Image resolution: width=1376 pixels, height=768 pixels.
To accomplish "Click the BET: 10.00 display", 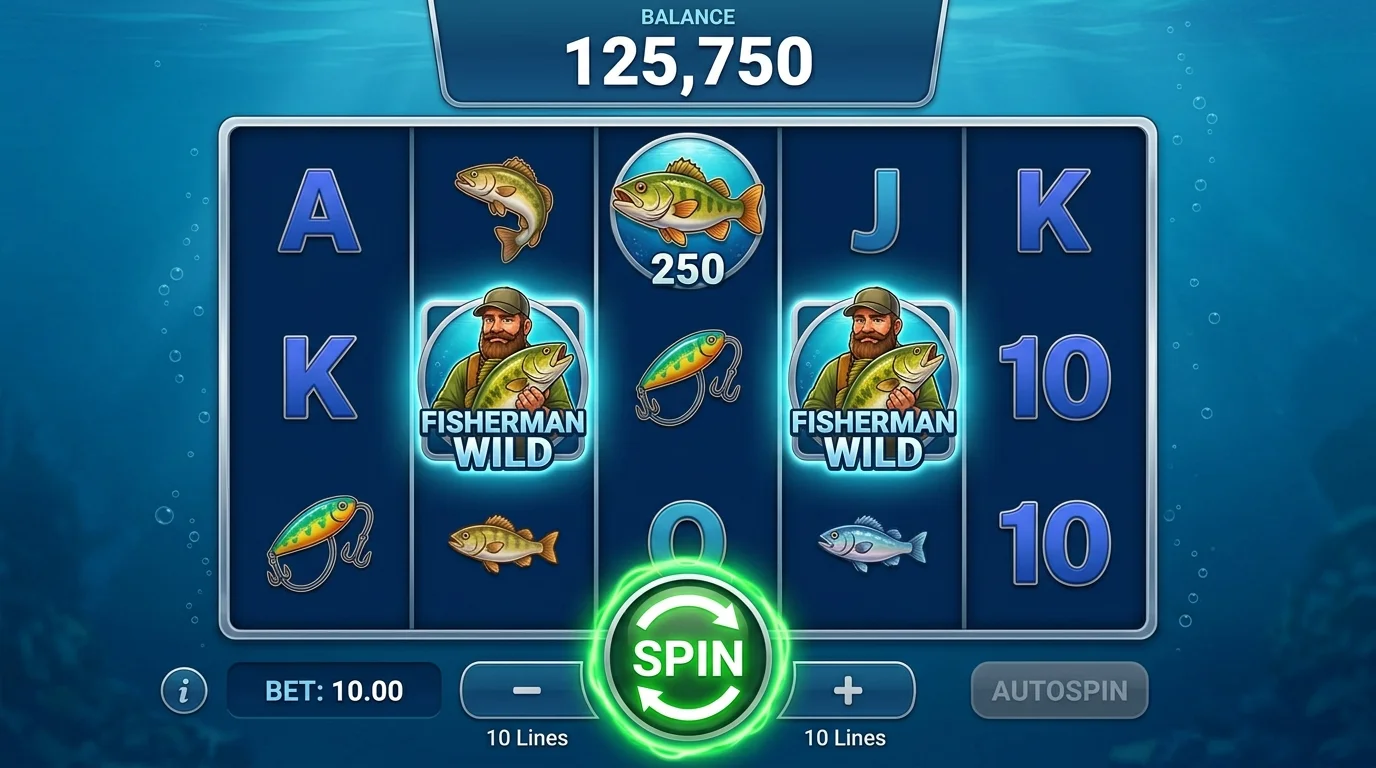I will pos(334,689).
